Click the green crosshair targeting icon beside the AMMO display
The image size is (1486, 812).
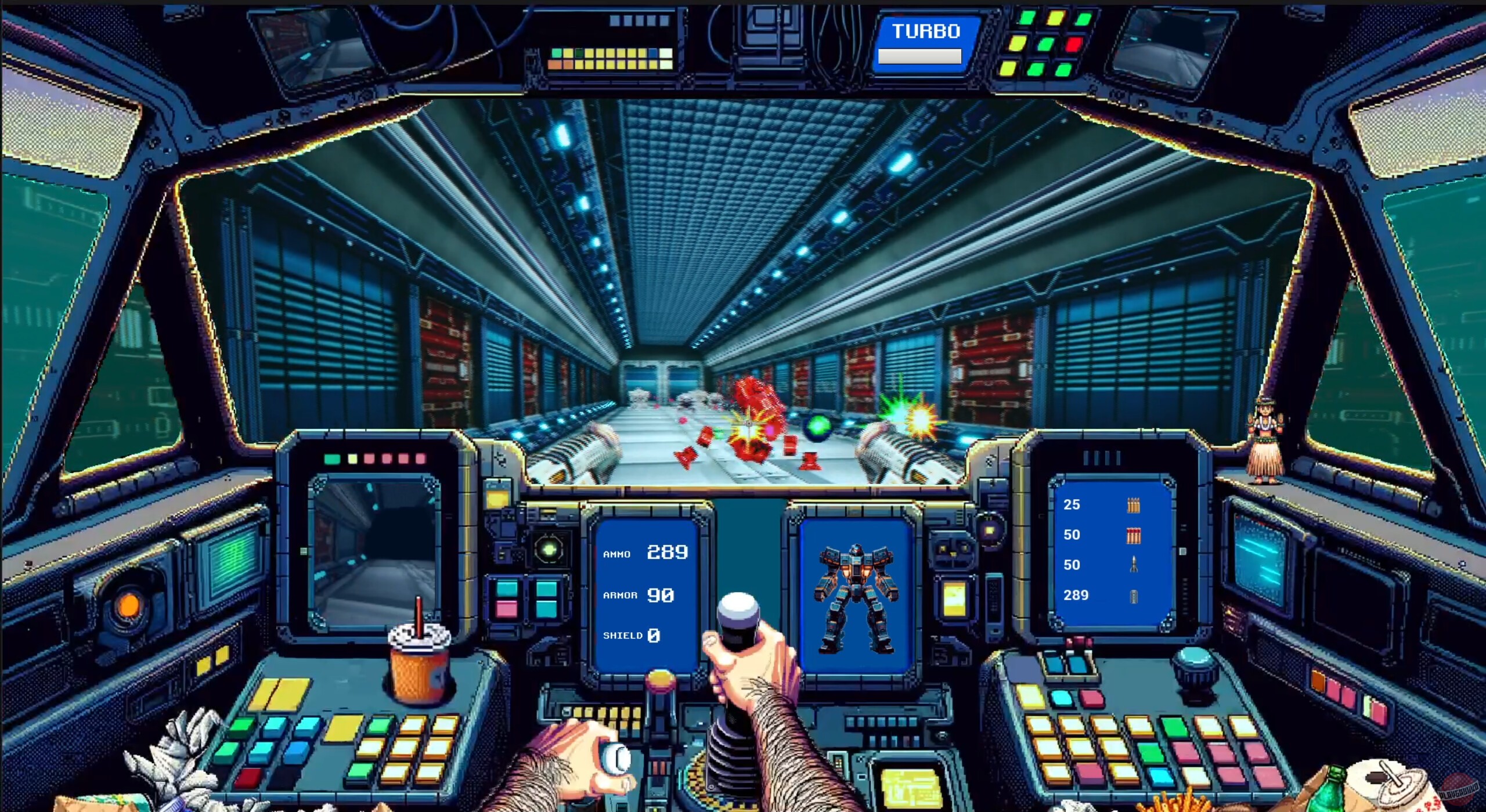[x=548, y=549]
